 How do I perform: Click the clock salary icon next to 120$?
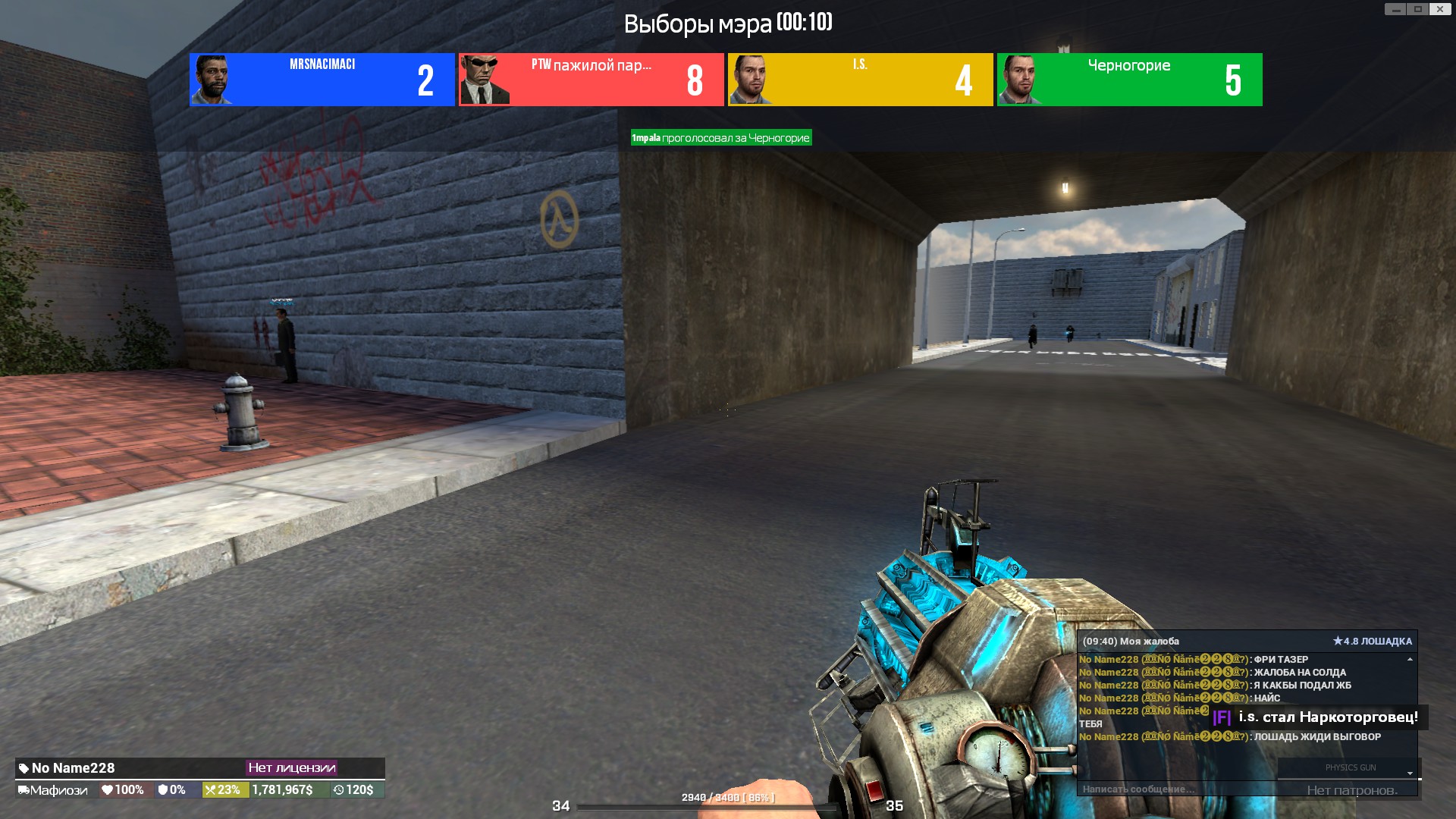coord(340,790)
